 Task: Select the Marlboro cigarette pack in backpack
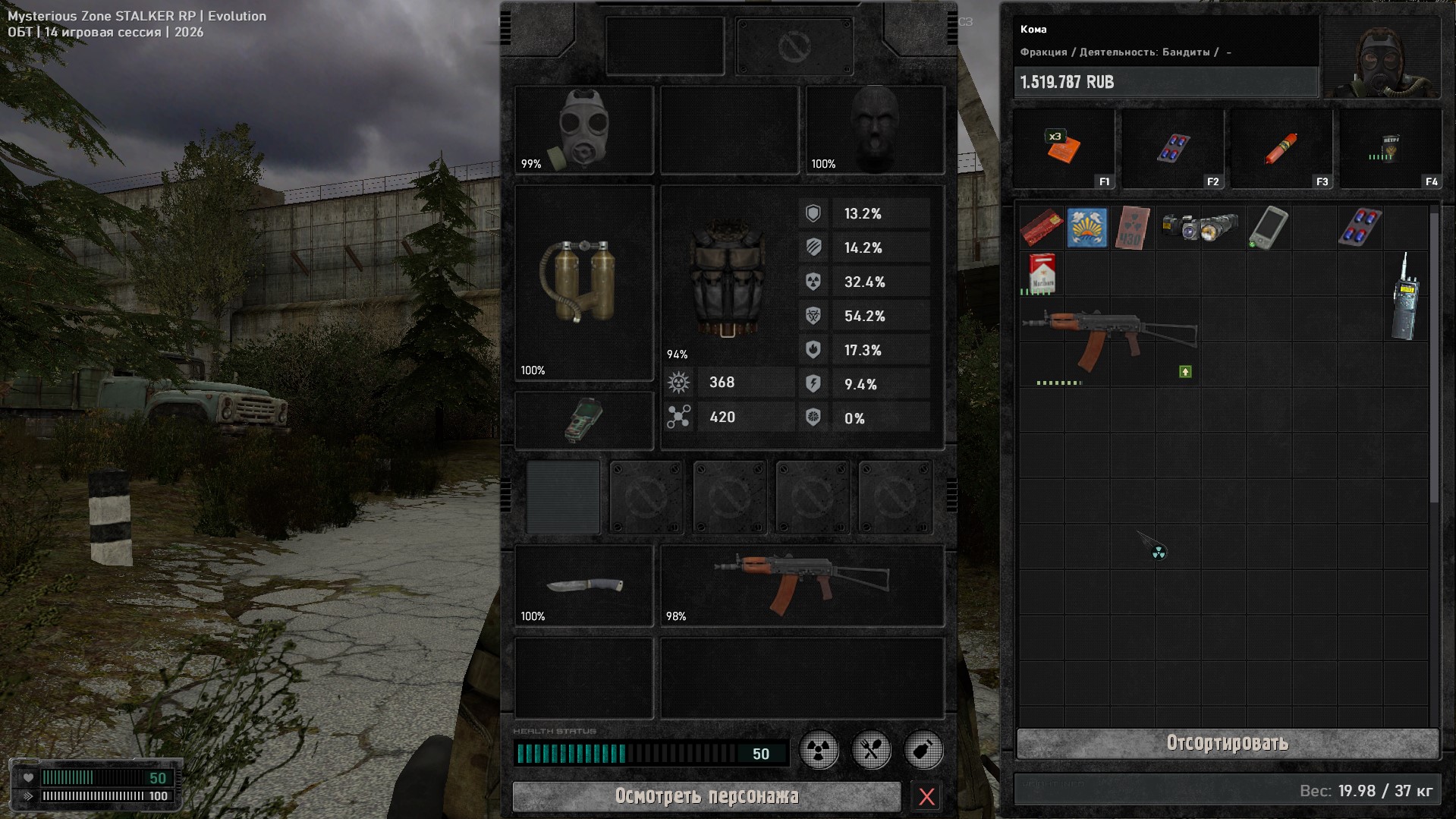(x=1042, y=273)
